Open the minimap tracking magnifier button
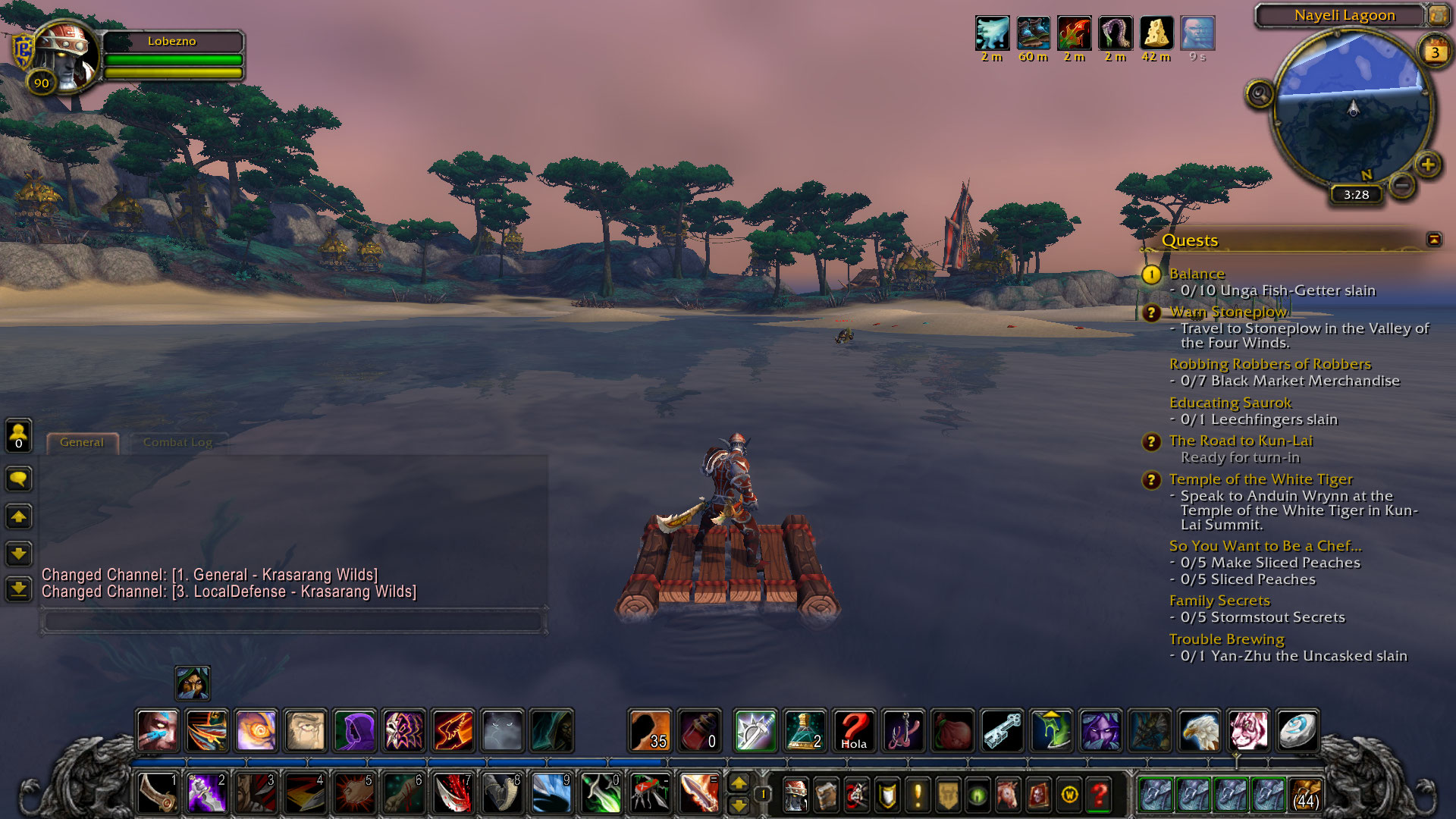Screen dimensions: 1456x819 (1260, 95)
